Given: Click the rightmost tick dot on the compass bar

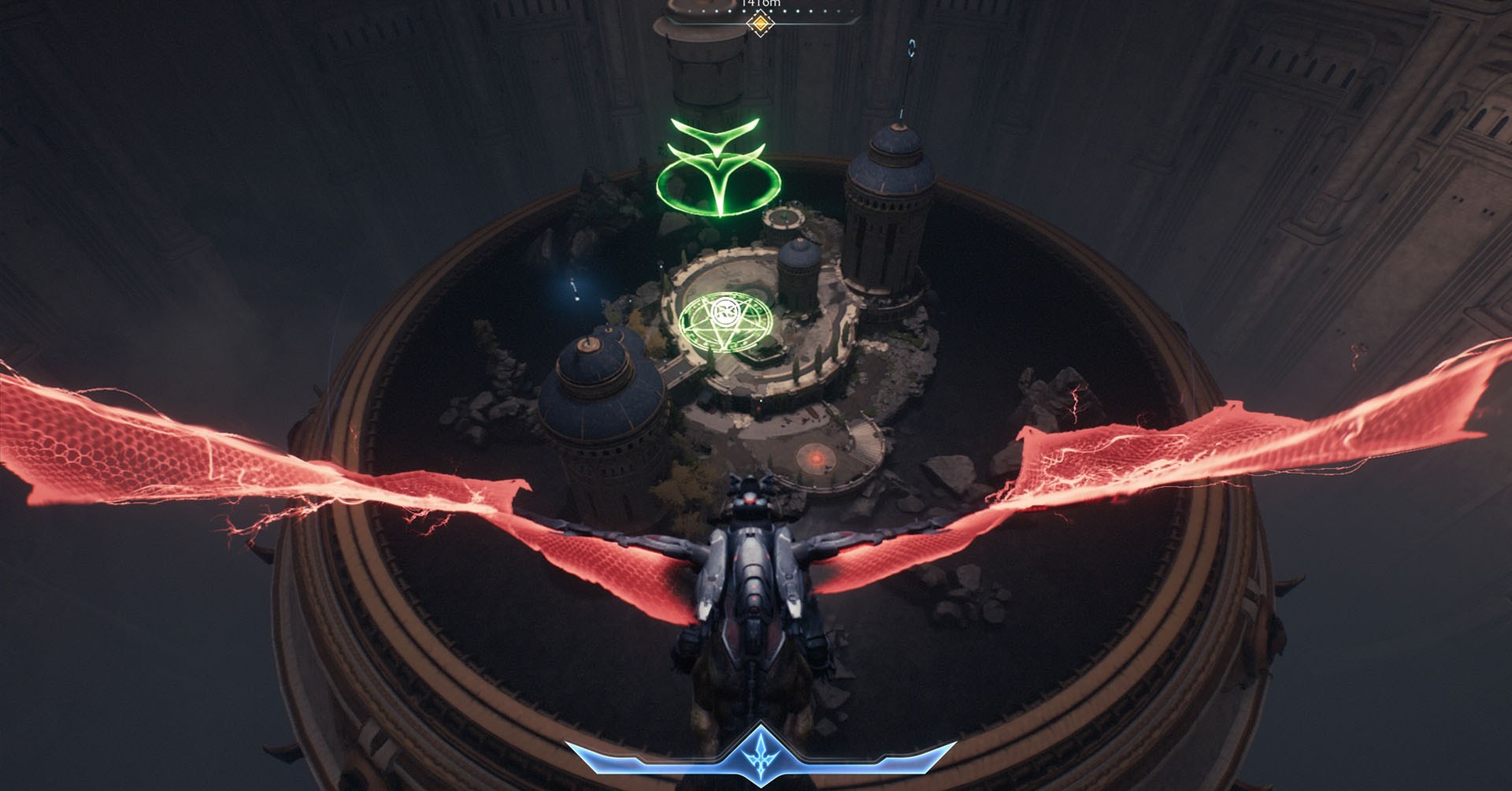Looking at the screenshot, I should tap(851, 11).
